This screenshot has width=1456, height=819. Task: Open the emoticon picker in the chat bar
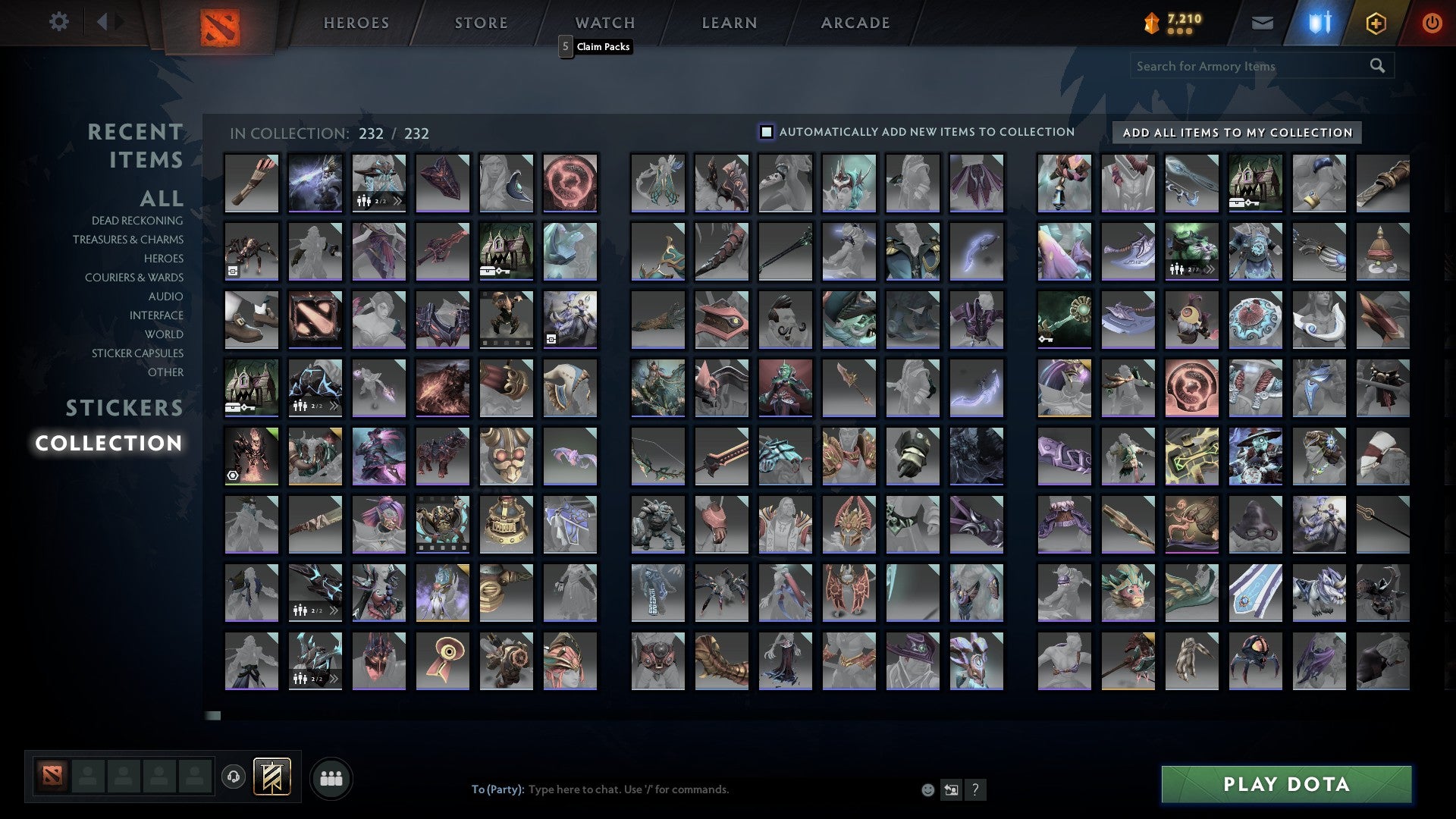tap(927, 789)
